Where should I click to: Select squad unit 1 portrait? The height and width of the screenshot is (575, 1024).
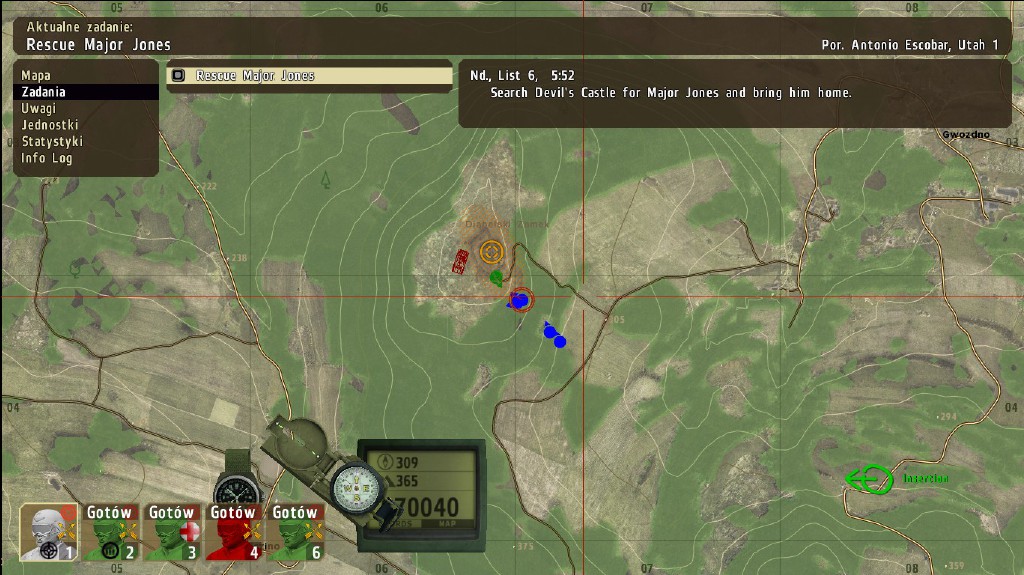pos(49,531)
